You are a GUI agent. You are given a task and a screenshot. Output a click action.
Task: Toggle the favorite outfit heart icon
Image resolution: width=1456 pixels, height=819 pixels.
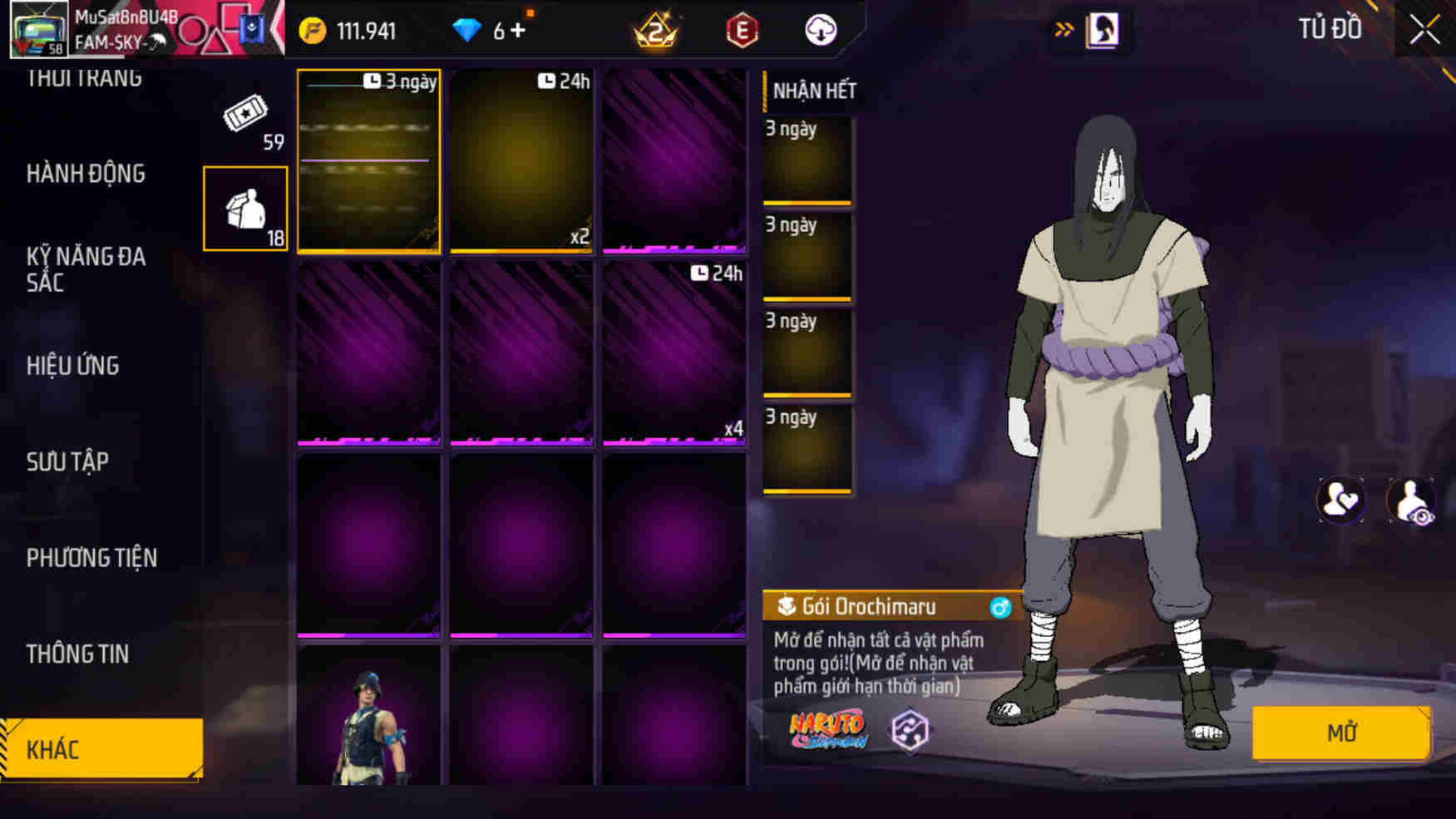(x=1340, y=500)
